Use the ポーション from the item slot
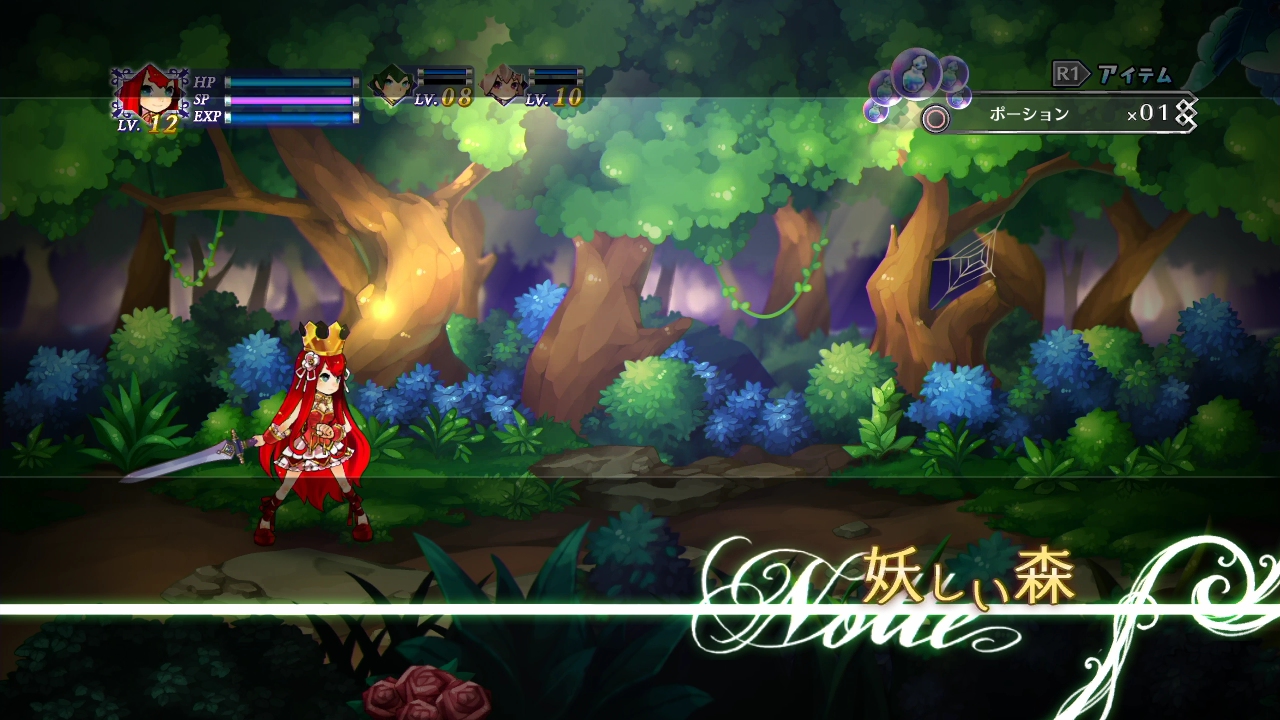This screenshot has height=720, width=1280. (x=1030, y=115)
